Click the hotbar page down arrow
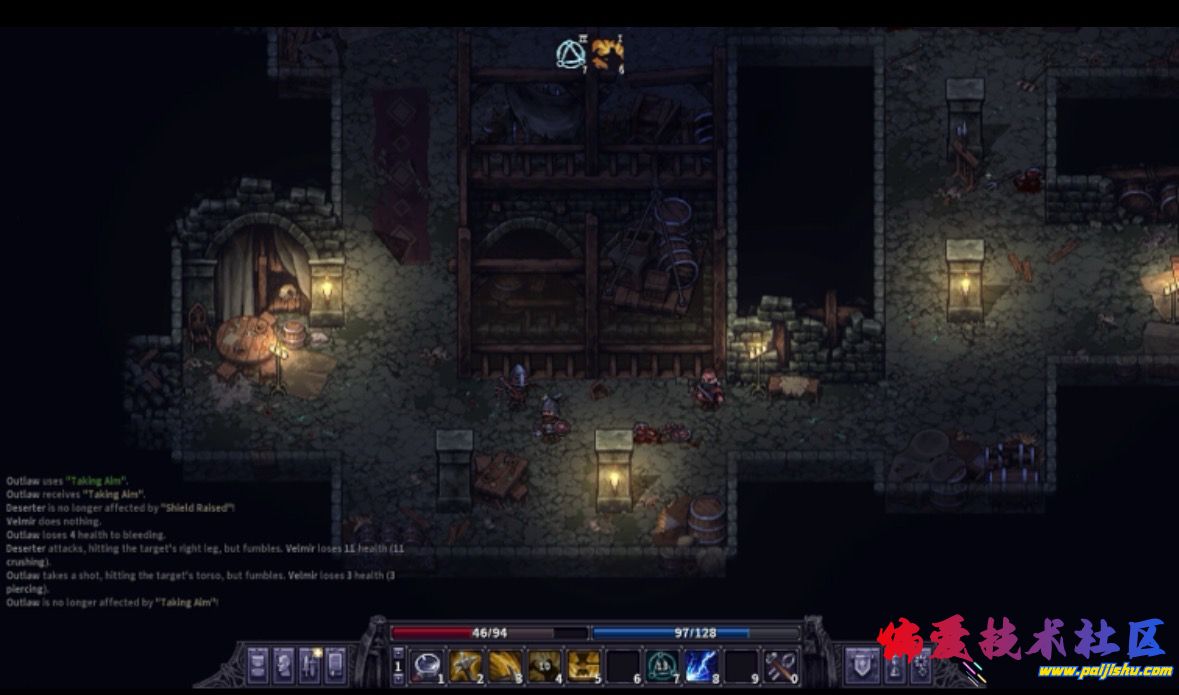This screenshot has width=1179, height=695. [398, 679]
